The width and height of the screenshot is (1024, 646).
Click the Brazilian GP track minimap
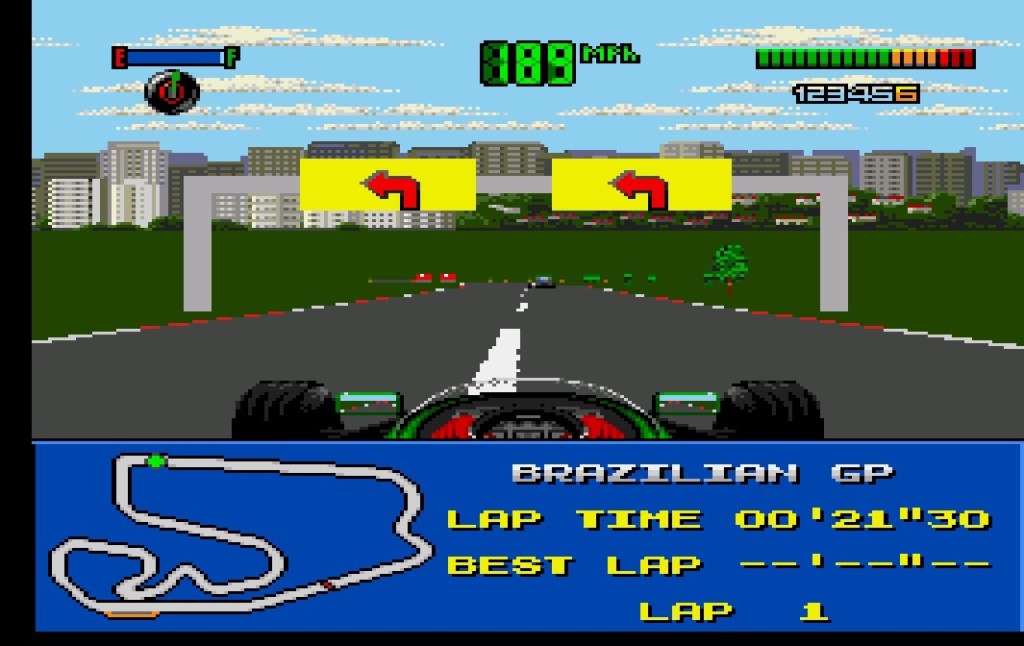point(240,535)
